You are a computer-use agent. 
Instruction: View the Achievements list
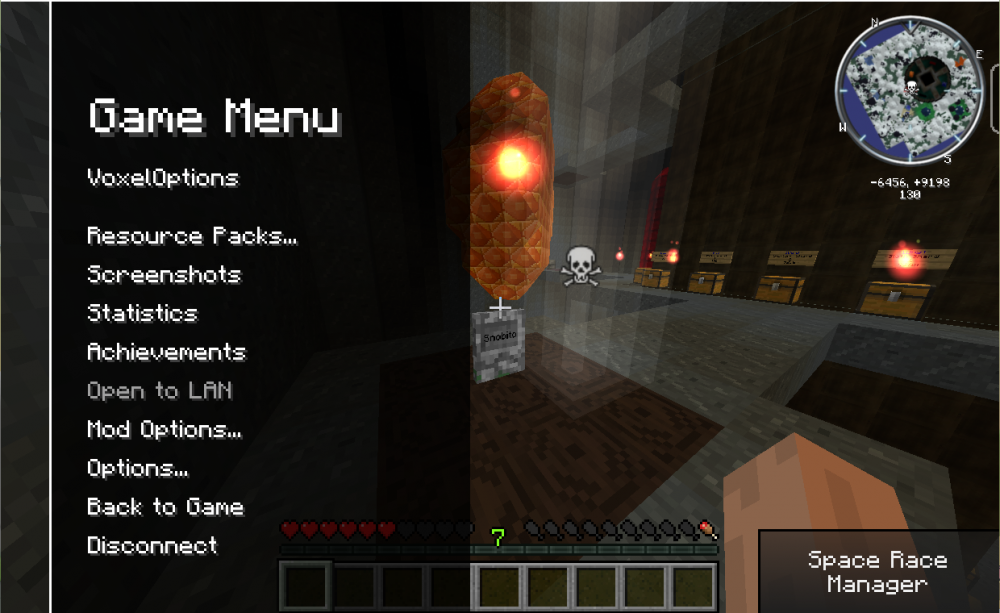(166, 352)
